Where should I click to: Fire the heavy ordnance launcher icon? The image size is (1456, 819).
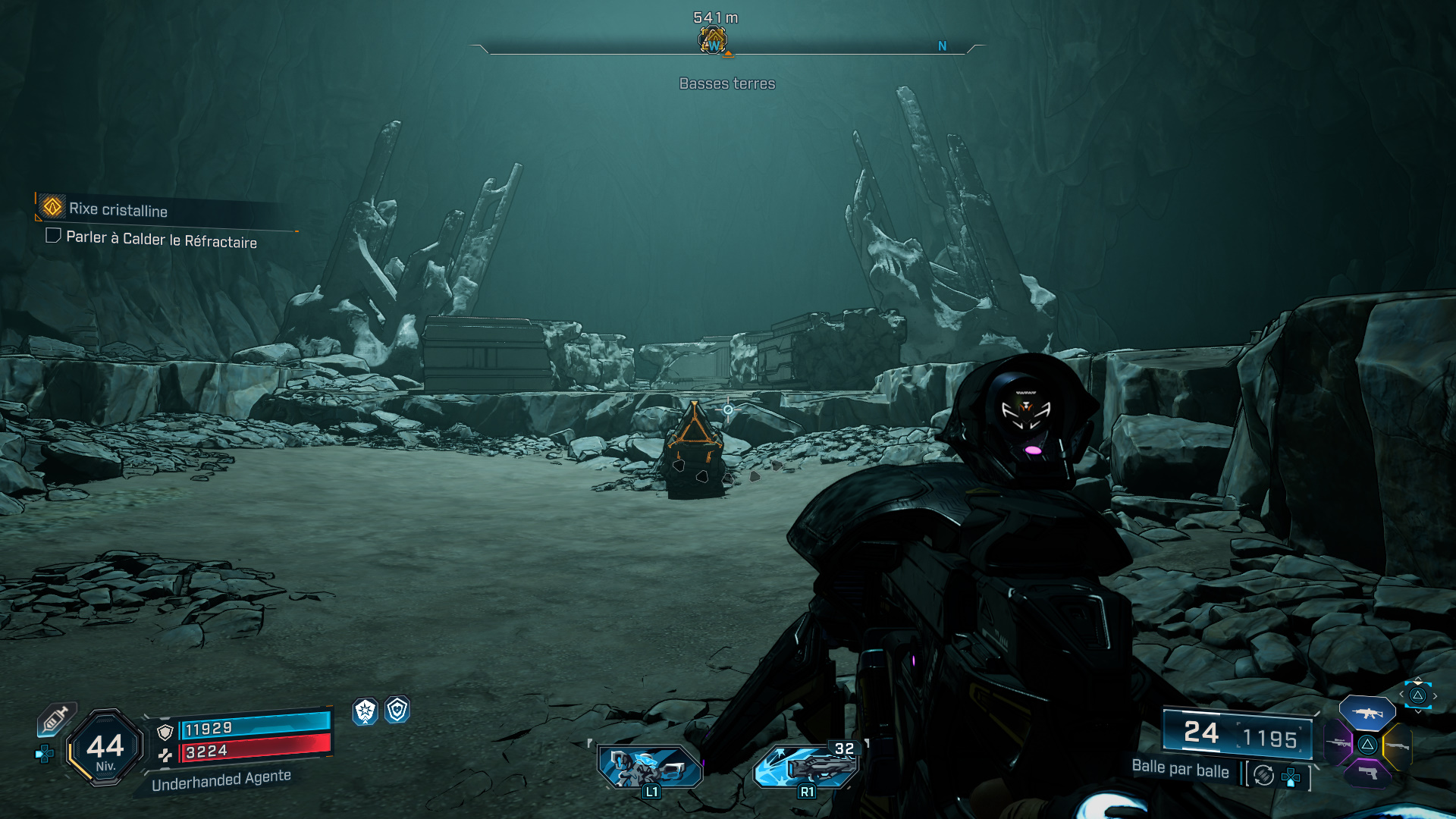pyautogui.click(x=806, y=767)
